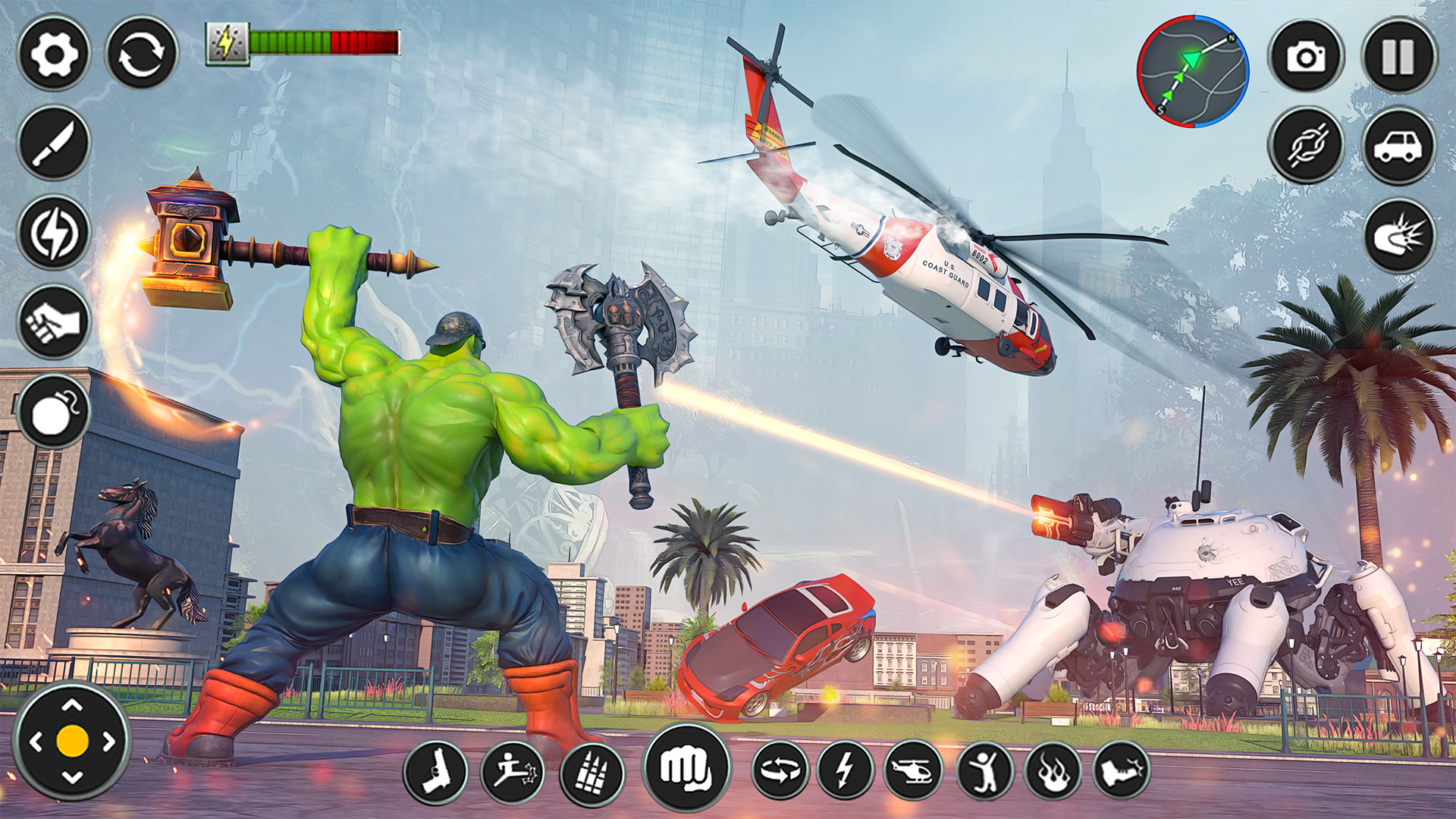Tap the restart rotation button
The image size is (1456, 819).
140,53
